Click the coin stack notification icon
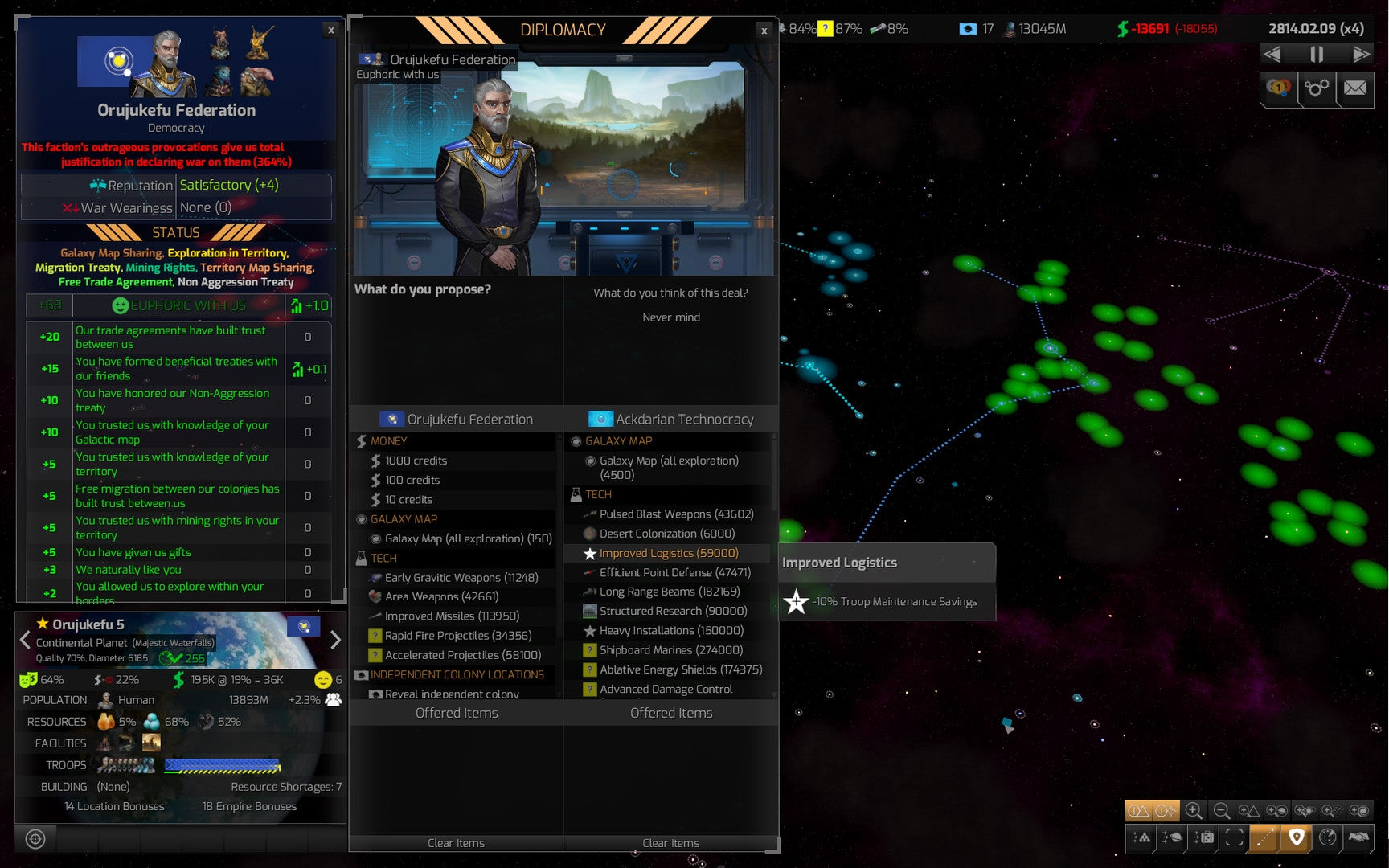 (1279, 90)
